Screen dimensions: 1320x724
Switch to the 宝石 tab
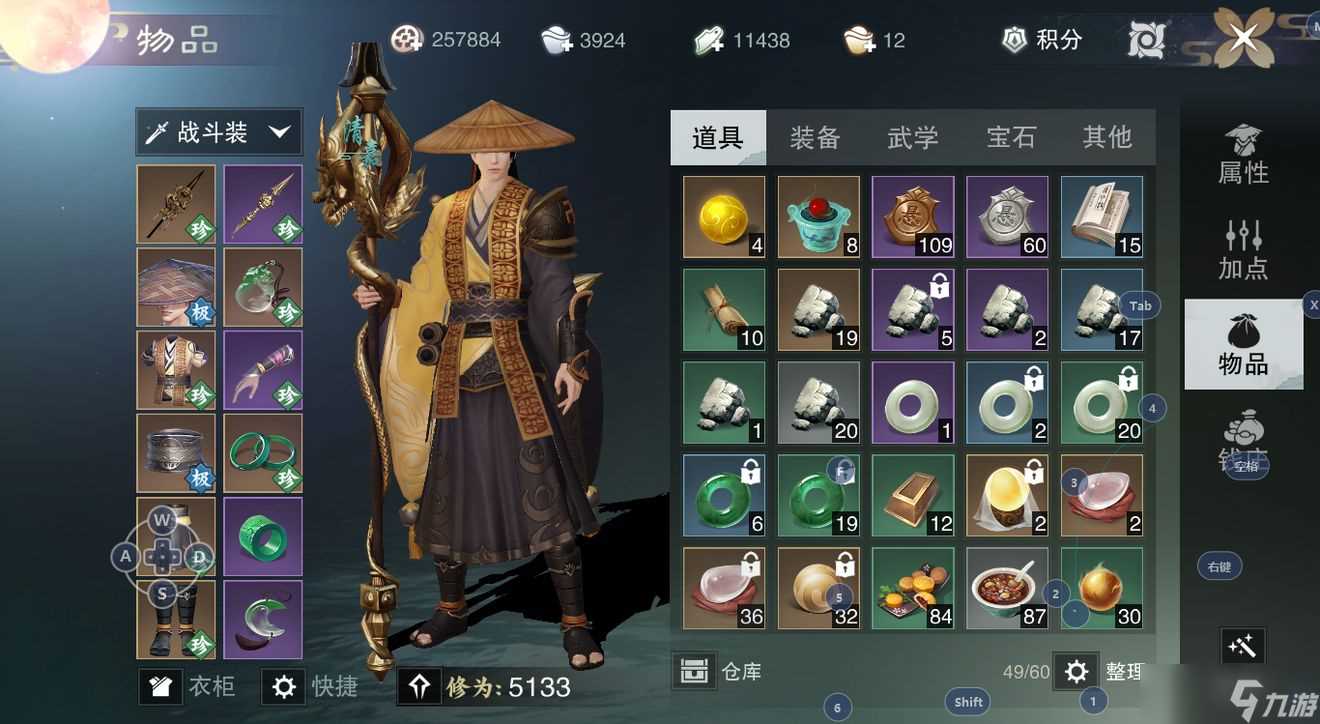click(1010, 137)
